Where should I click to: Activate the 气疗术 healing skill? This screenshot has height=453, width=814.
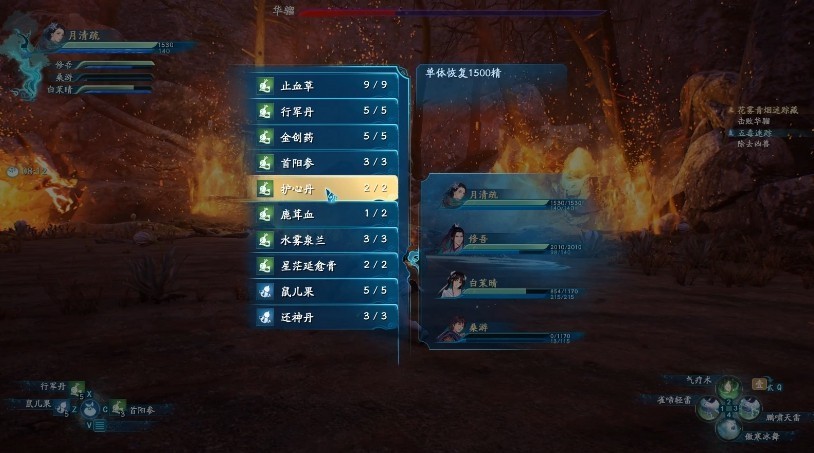[x=732, y=386]
